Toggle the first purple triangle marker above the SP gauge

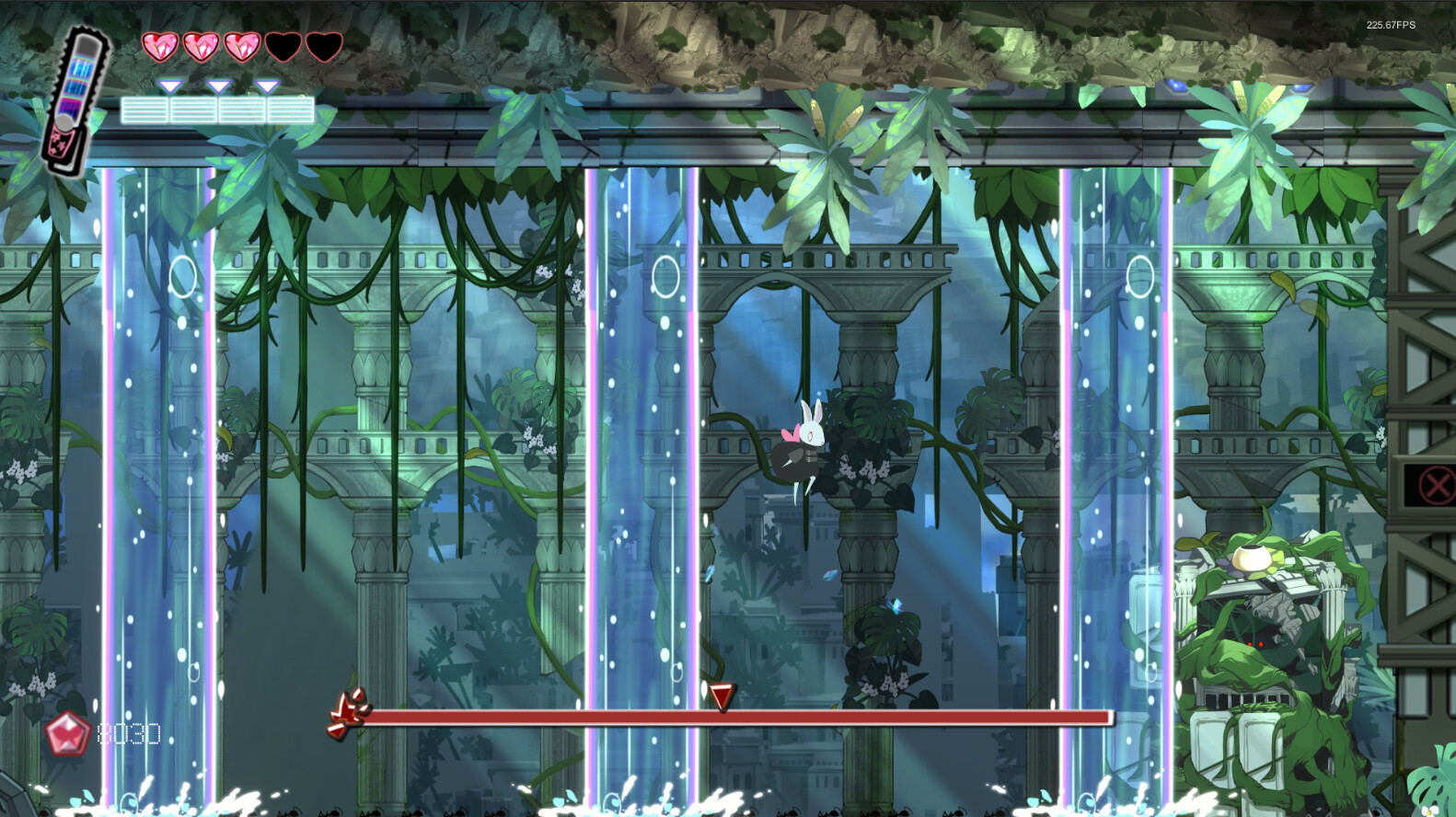click(x=168, y=86)
